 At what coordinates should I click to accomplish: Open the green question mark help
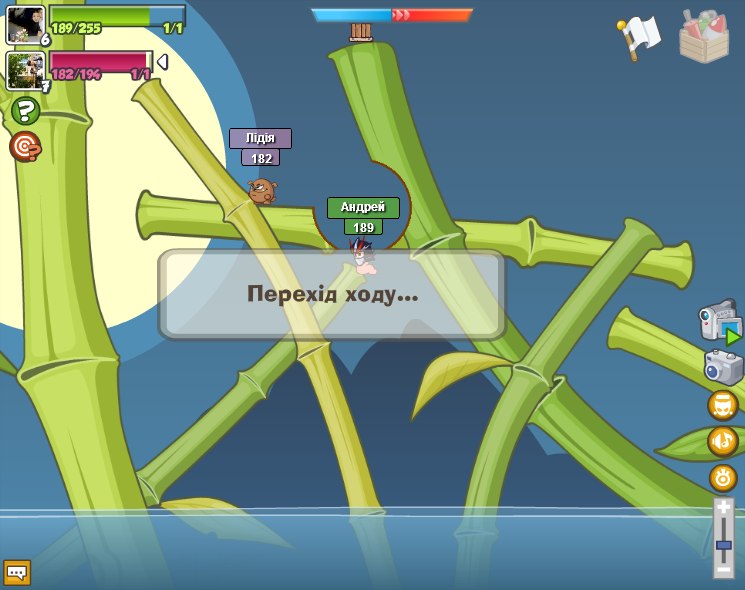(x=25, y=111)
